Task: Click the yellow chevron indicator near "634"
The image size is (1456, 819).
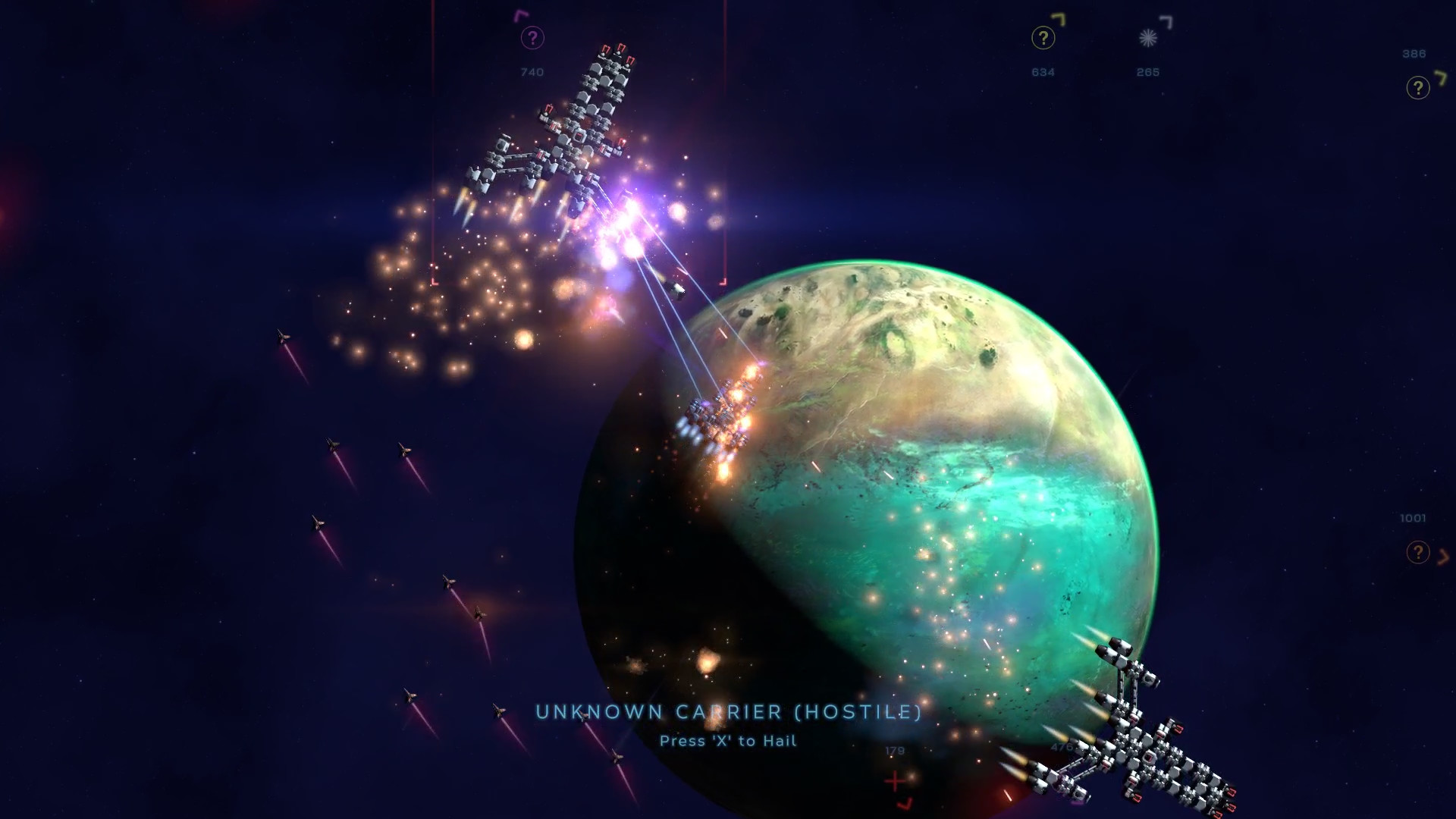Action: pyautogui.click(x=1059, y=20)
